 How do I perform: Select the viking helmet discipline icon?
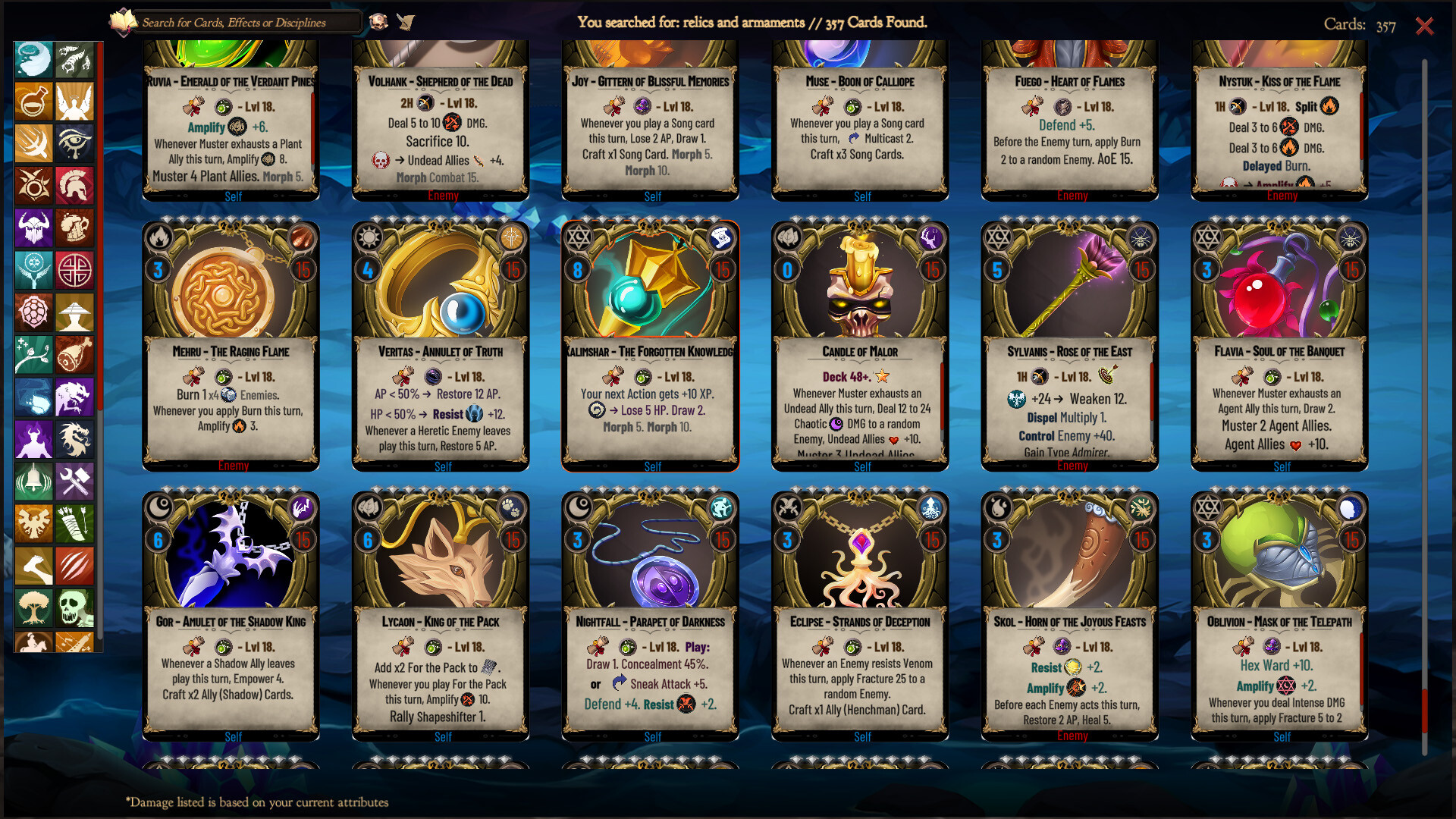pyautogui.click(x=33, y=228)
